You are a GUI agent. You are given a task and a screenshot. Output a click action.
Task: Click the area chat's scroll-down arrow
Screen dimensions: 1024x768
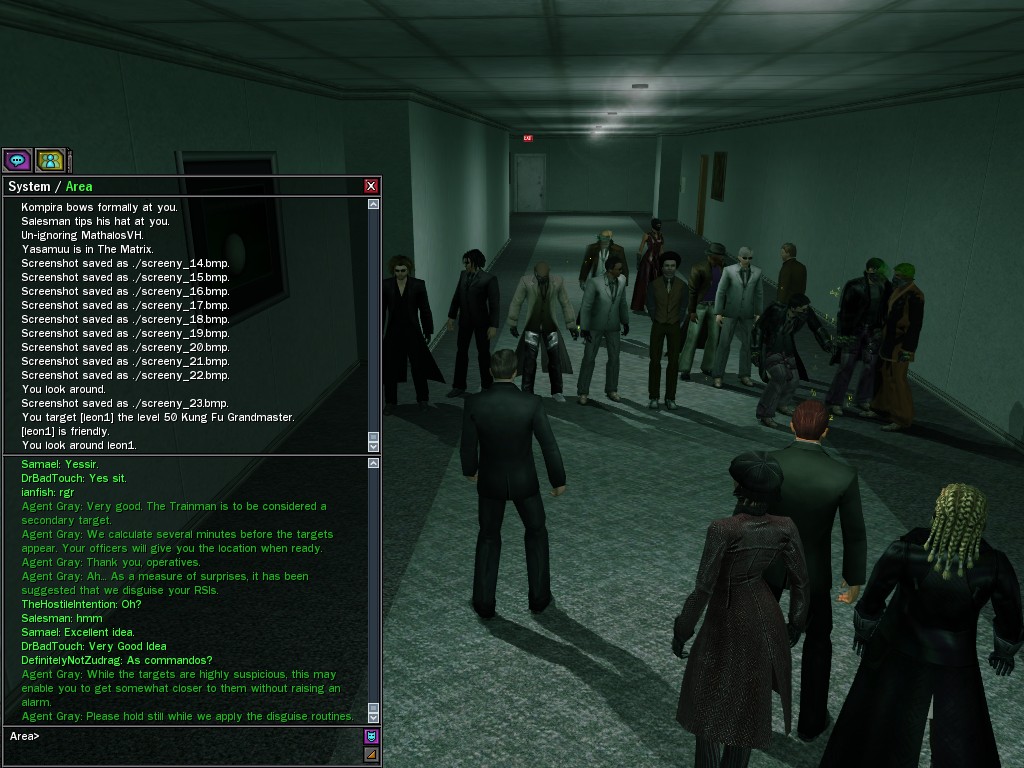pyautogui.click(x=374, y=717)
